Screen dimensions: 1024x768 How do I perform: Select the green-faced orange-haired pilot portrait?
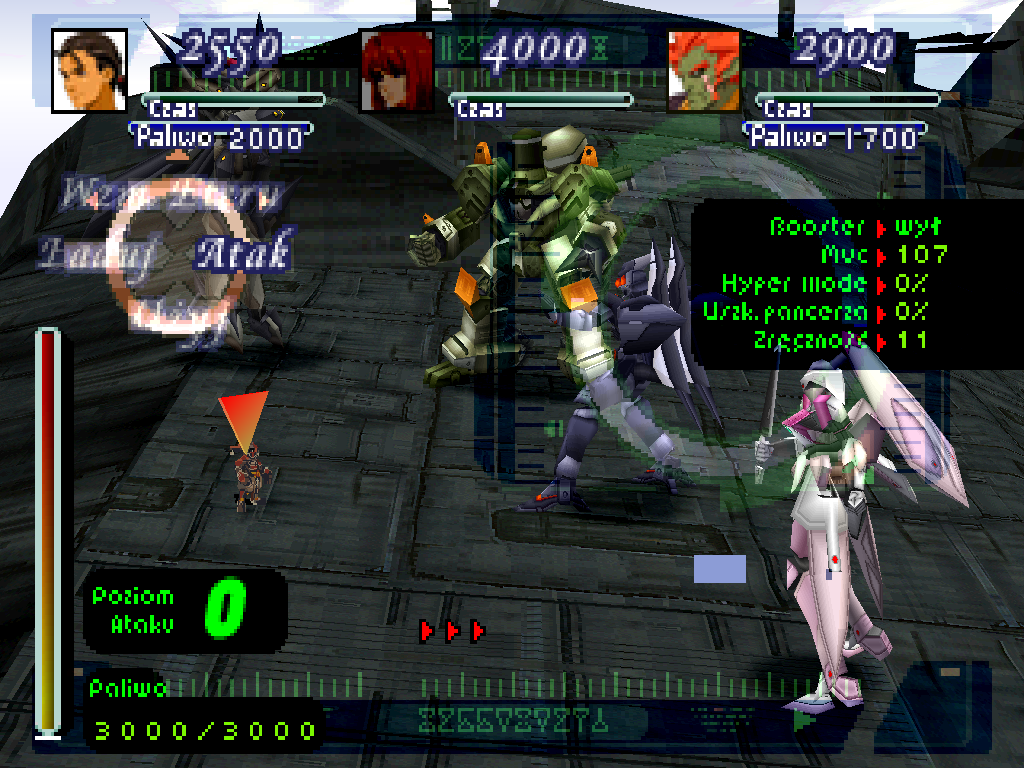pos(704,69)
